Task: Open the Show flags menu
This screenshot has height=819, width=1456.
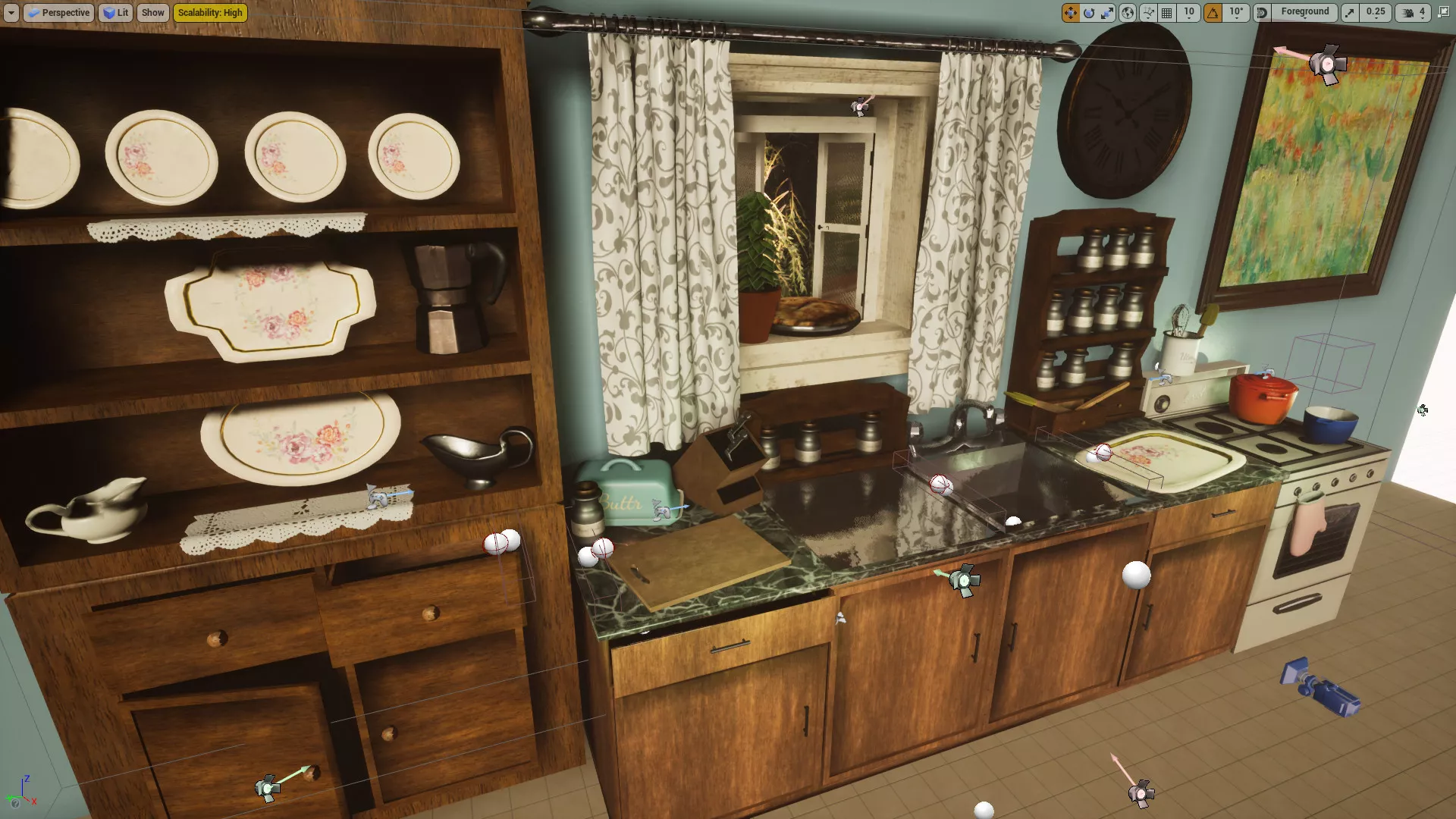Action: click(x=152, y=13)
